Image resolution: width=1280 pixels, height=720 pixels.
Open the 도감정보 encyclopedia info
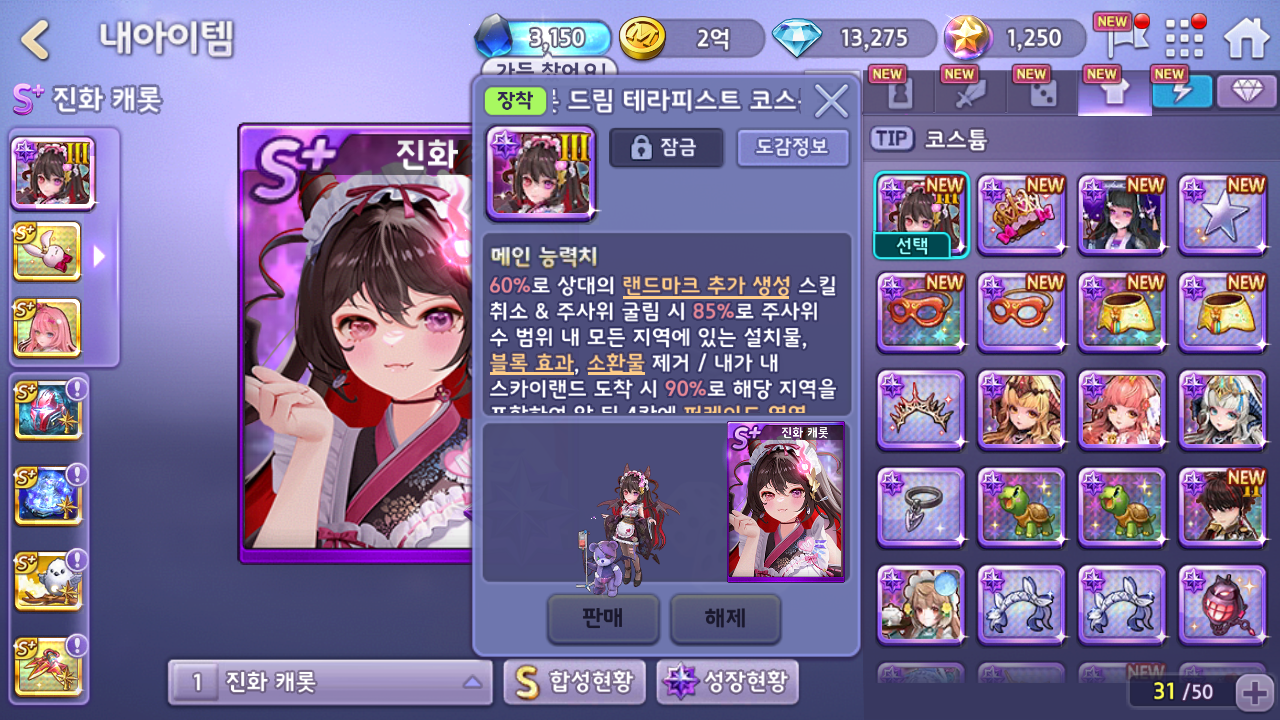pos(792,148)
